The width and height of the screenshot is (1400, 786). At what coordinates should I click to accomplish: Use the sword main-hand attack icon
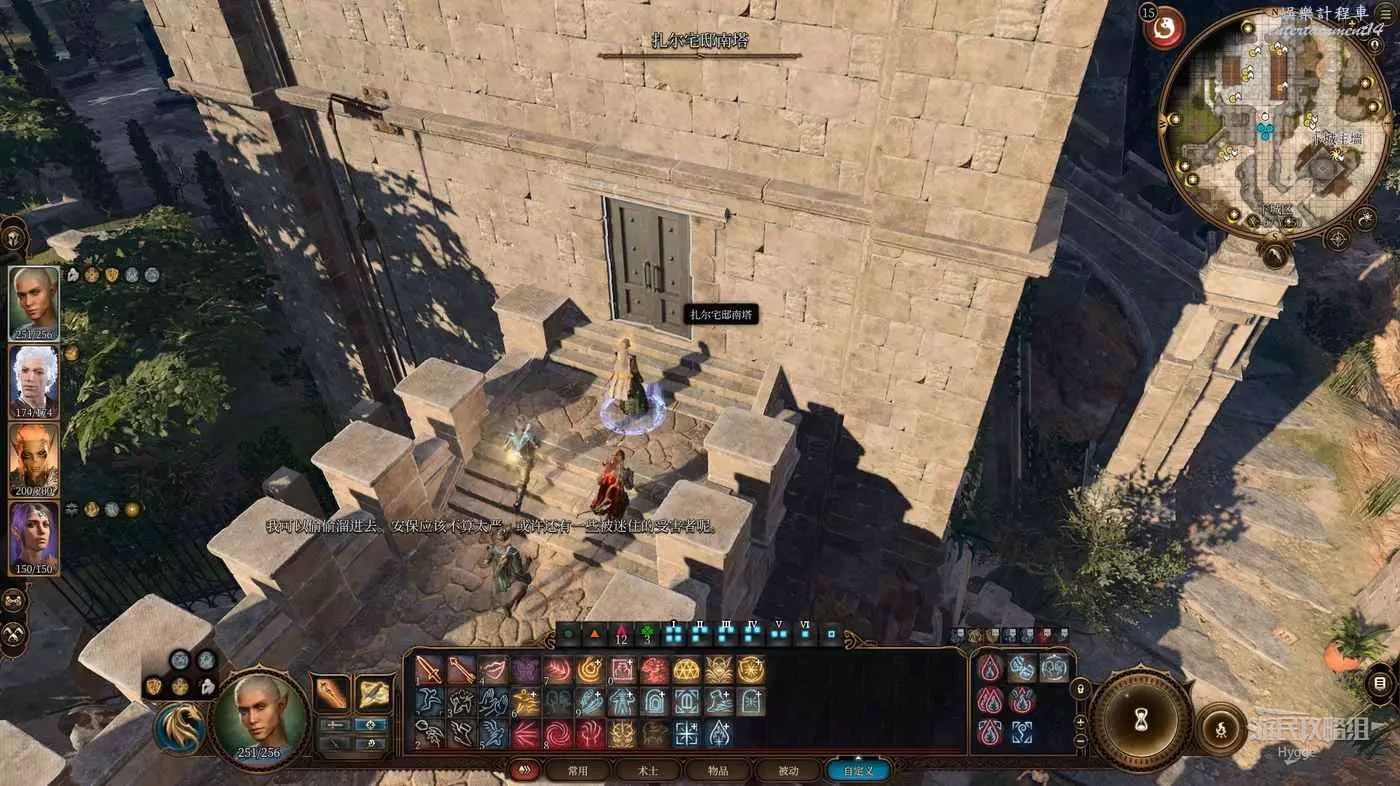(429, 669)
